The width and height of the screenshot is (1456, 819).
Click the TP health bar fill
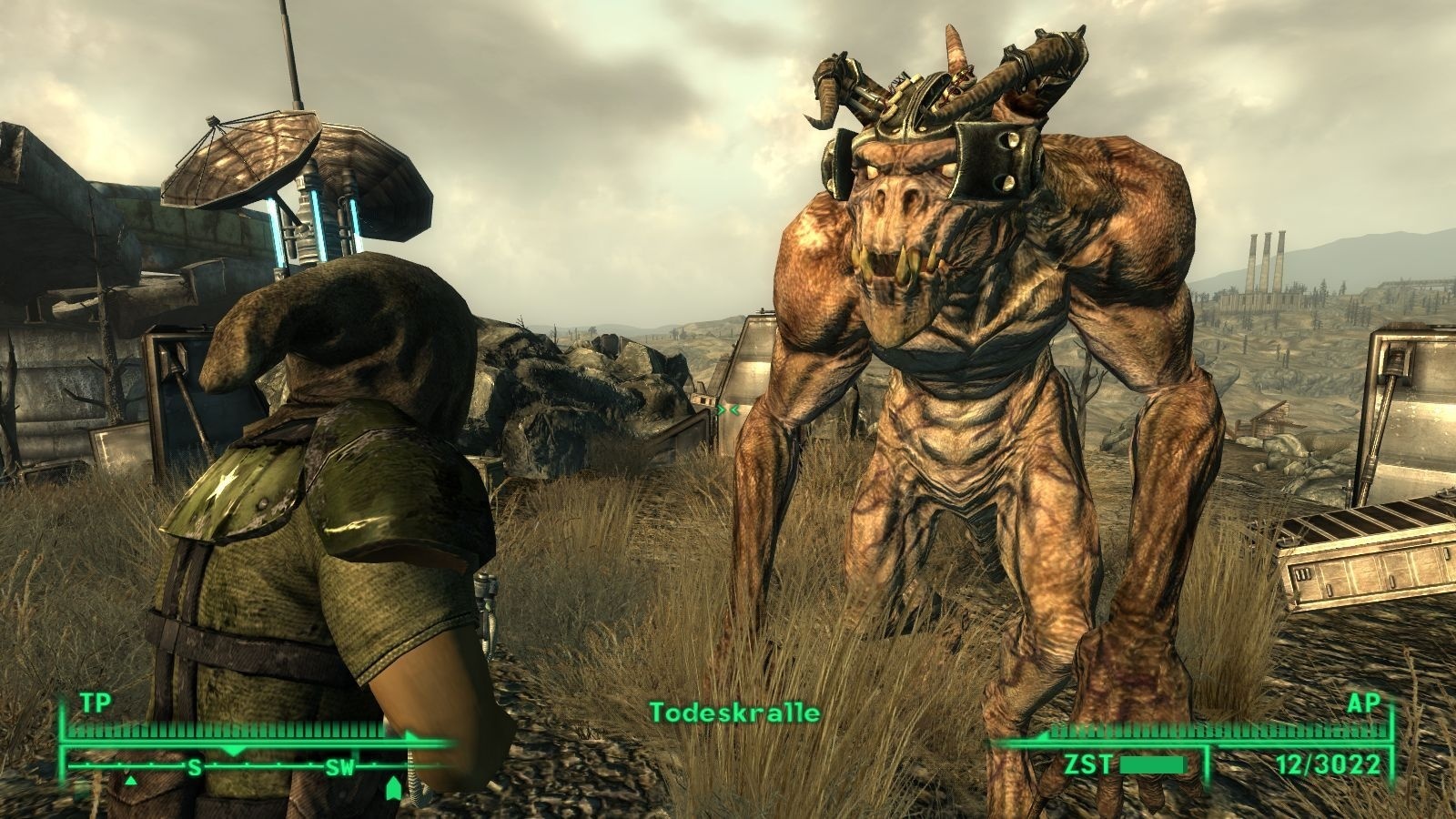tap(227, 730)
